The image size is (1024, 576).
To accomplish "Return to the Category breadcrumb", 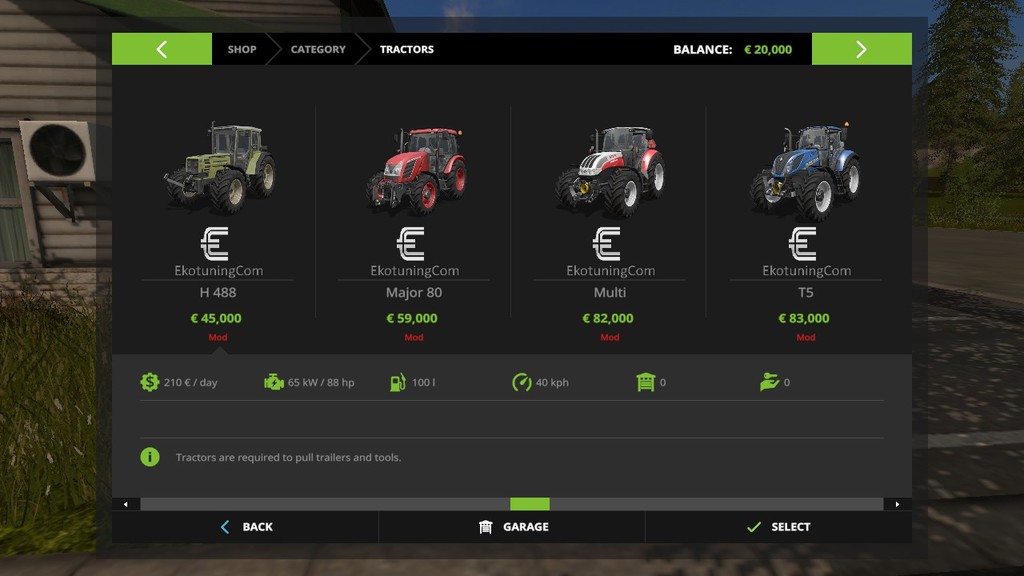I will point(318,49).
